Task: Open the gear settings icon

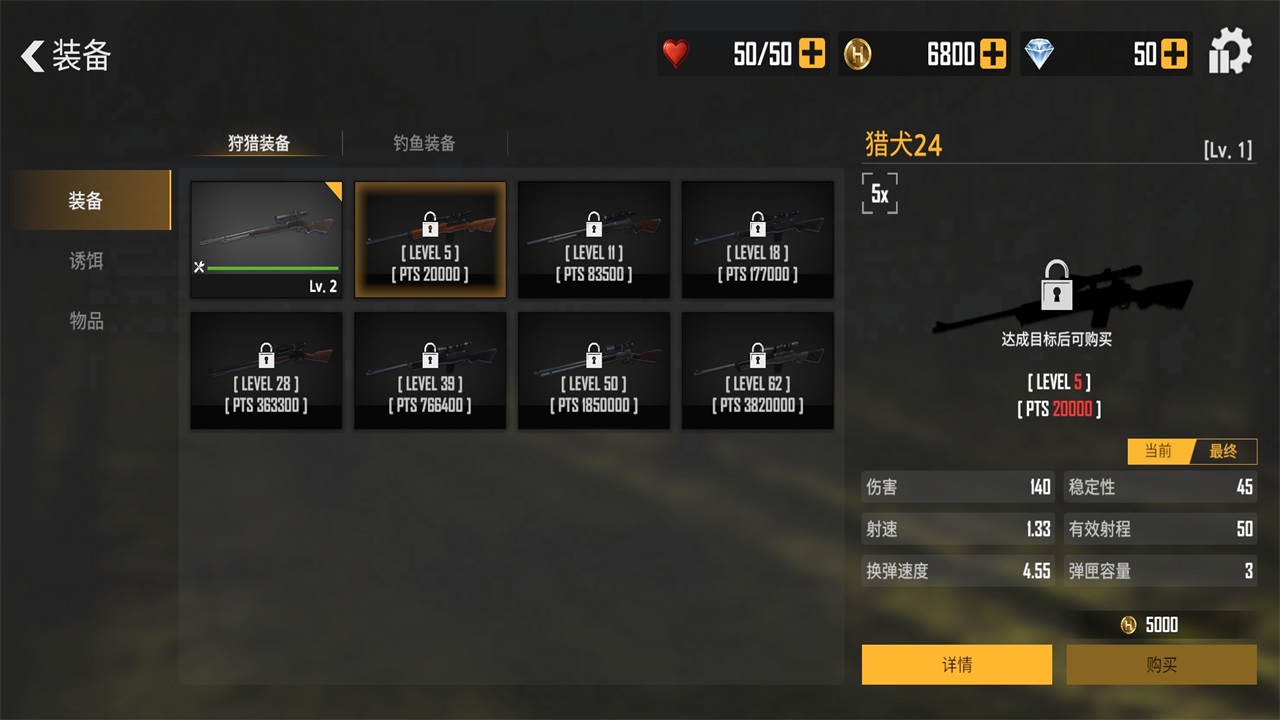Action: tap(1230, 53)
